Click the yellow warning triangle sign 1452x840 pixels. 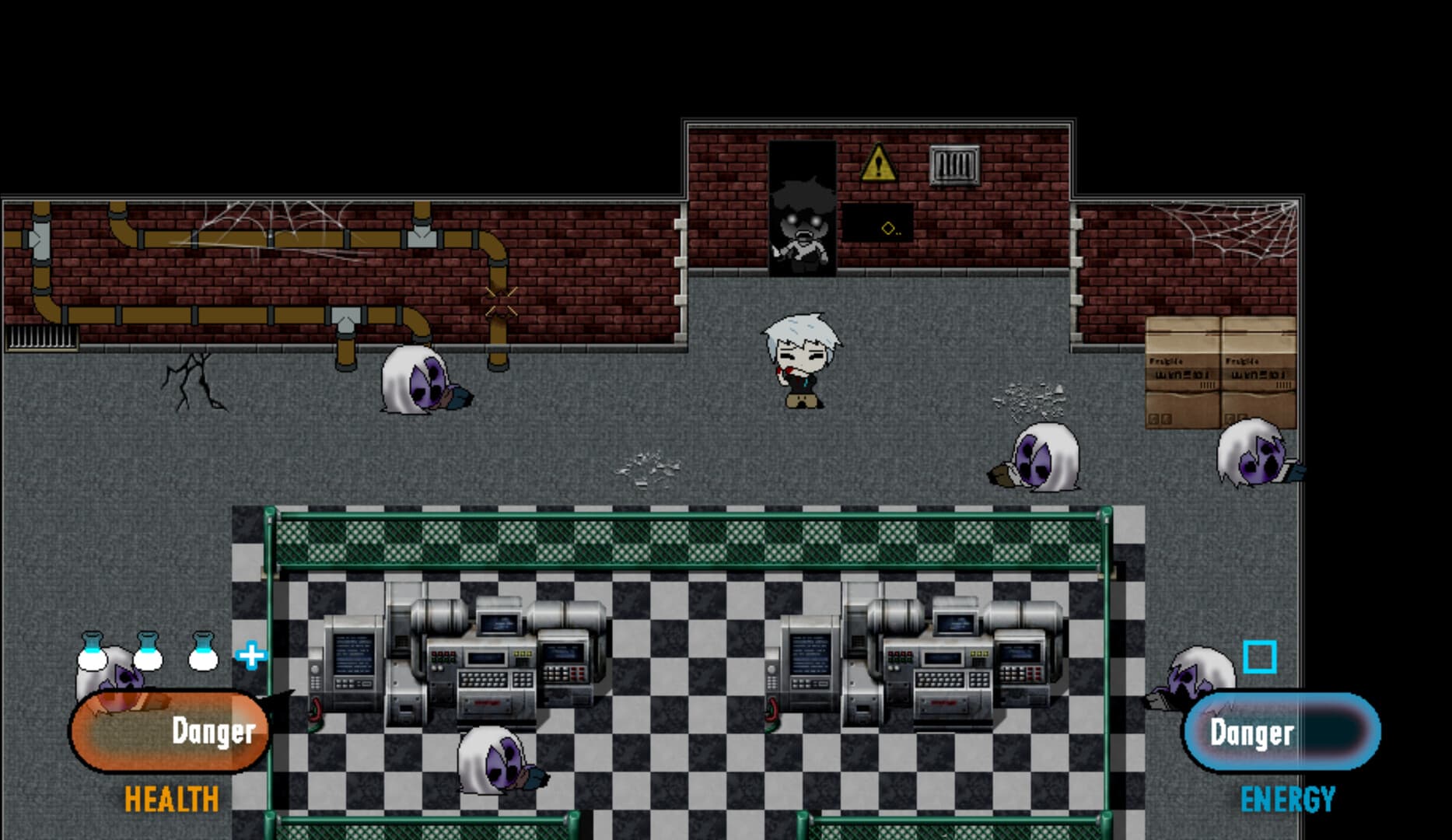click(x=878, y=164)
